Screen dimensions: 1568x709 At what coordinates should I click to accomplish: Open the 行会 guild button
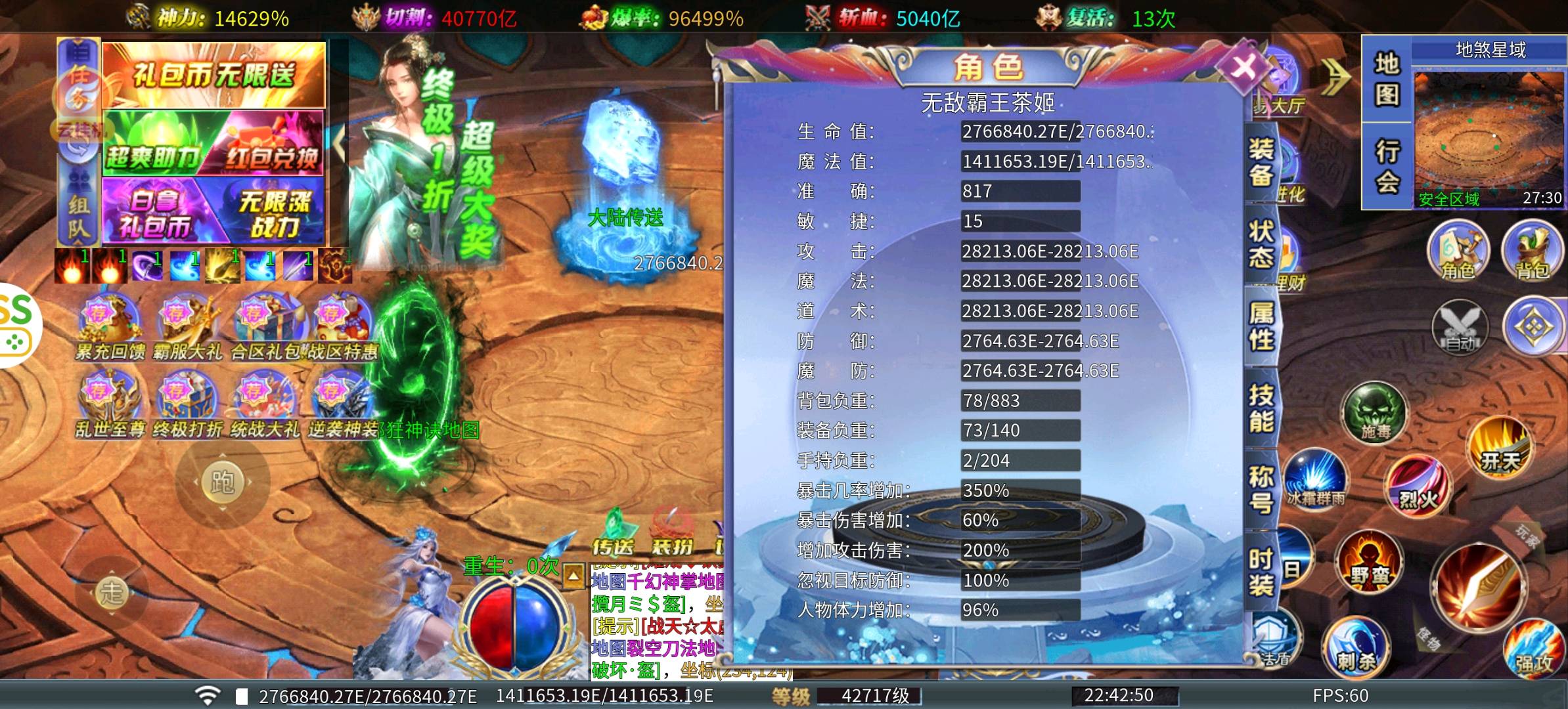pyautogui.click(x=1387, y=167)
